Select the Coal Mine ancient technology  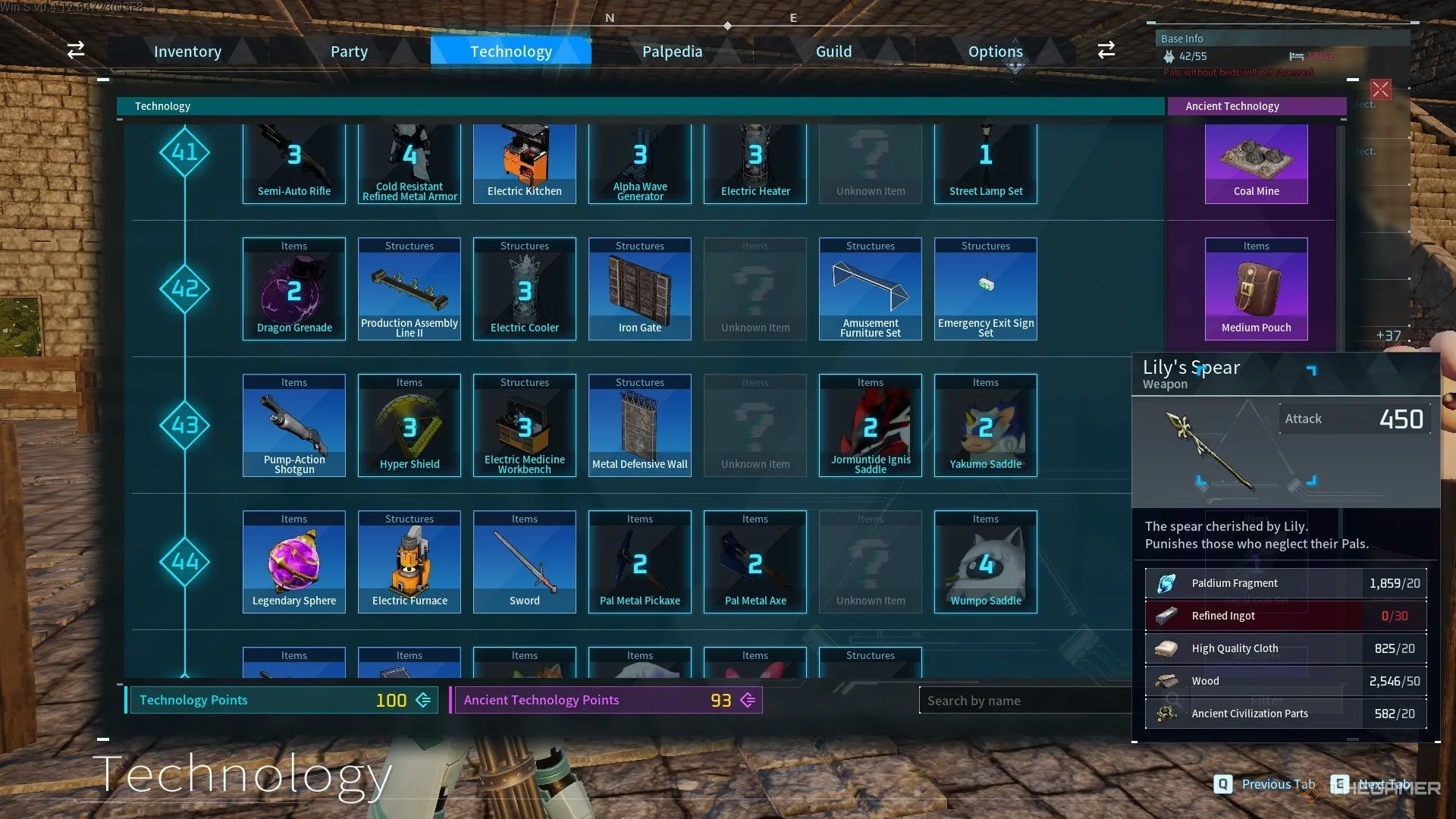click(x=1256, y=163)
